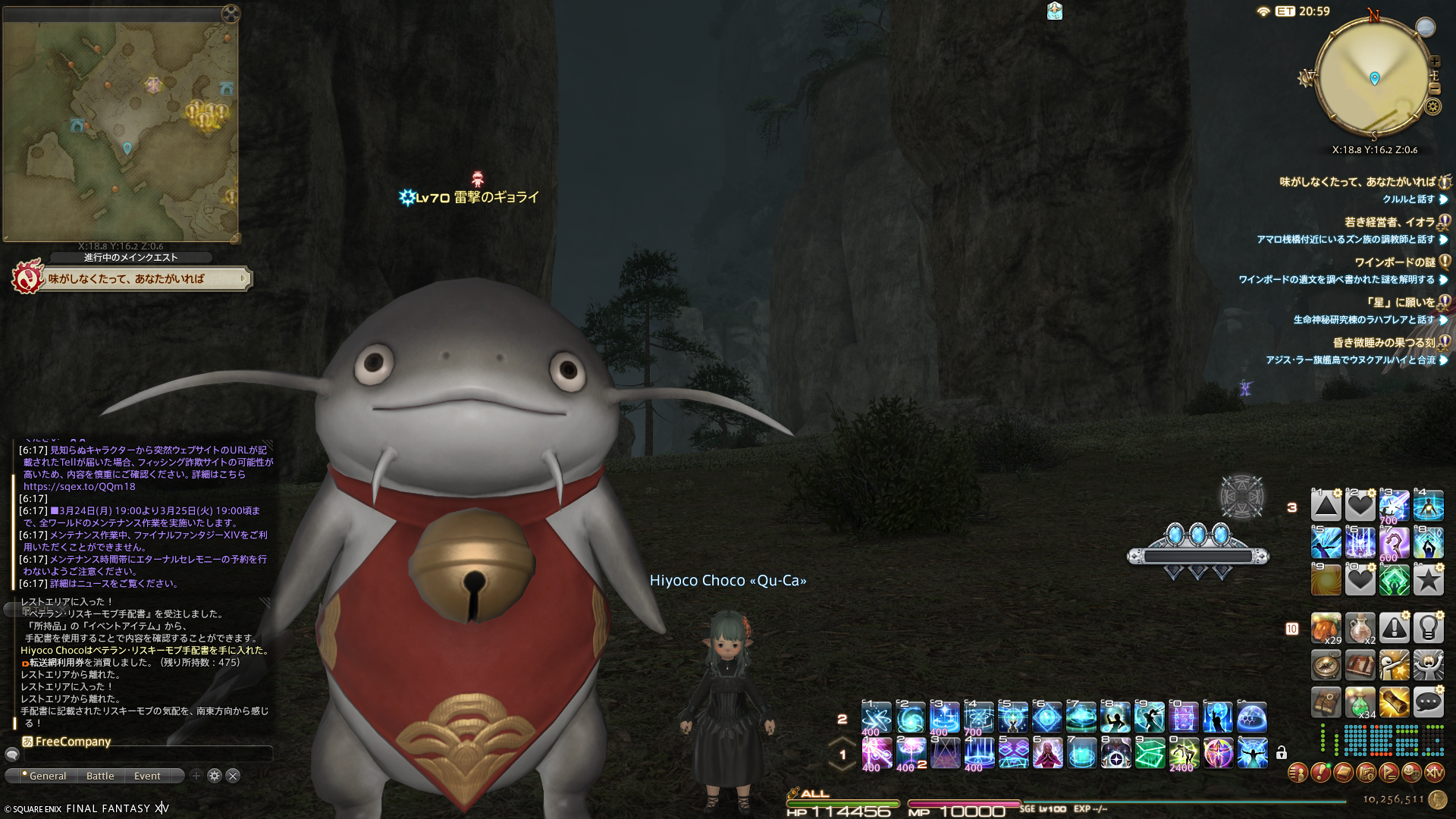Select the General chat tab
This screenshot has width=1456, height=819.
point(47,776)
